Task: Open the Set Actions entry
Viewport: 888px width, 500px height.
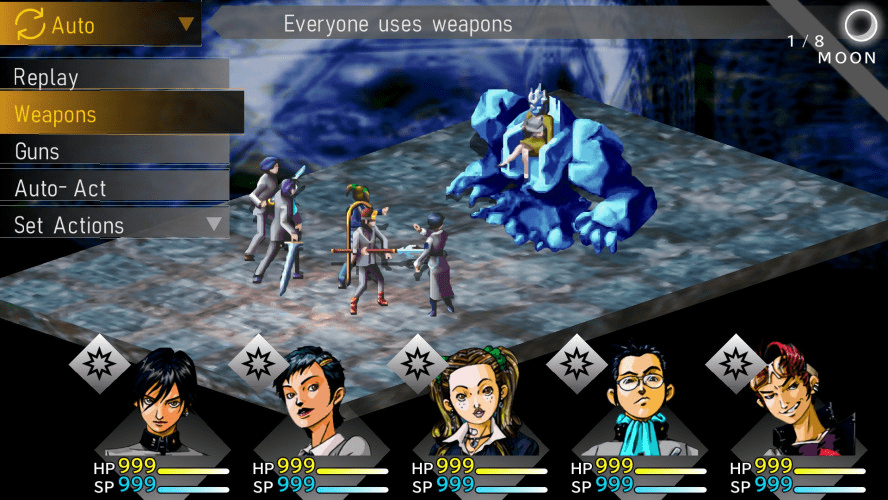Action: 115,225
